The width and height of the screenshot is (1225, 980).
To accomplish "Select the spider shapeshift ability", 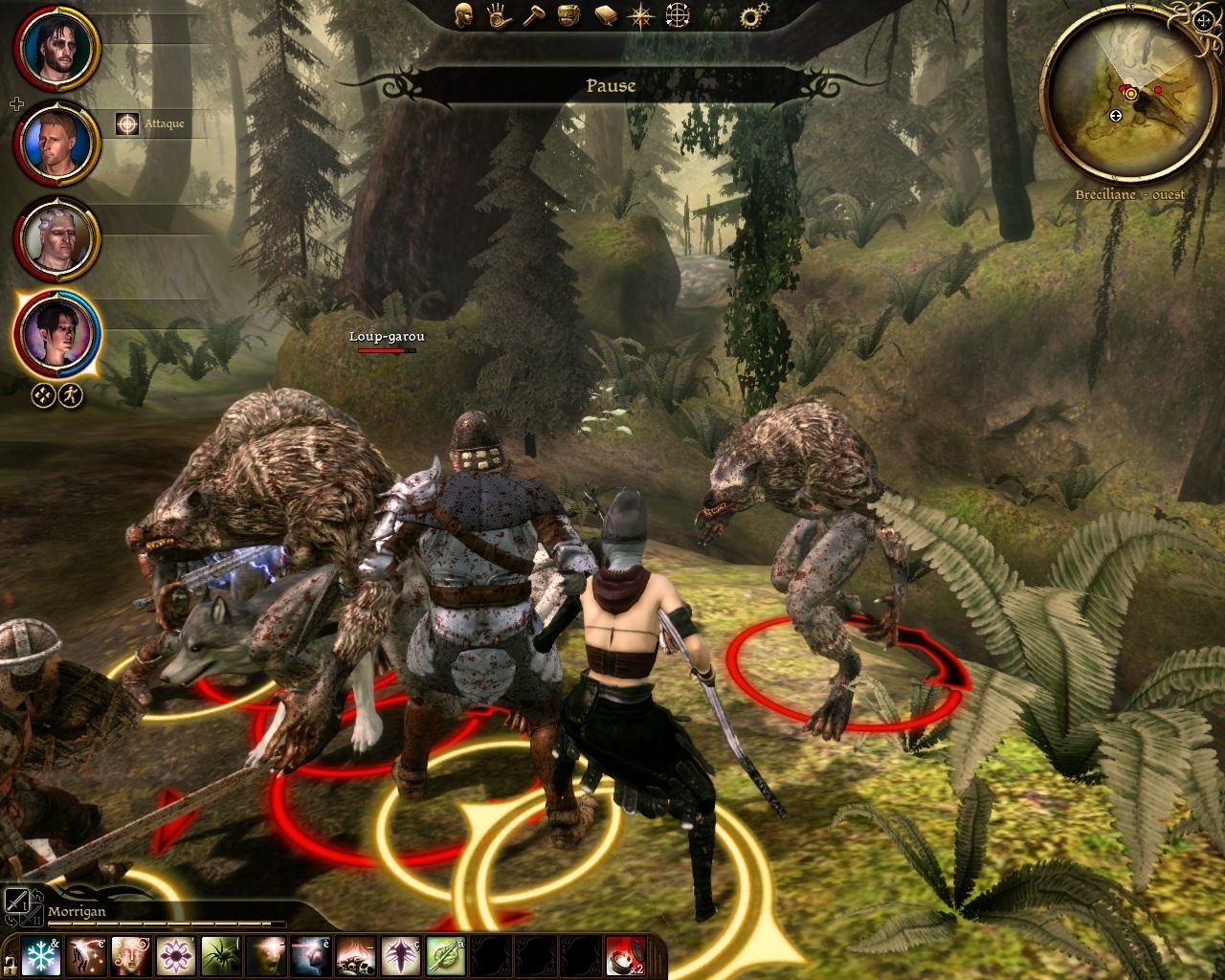I will 220,955.
